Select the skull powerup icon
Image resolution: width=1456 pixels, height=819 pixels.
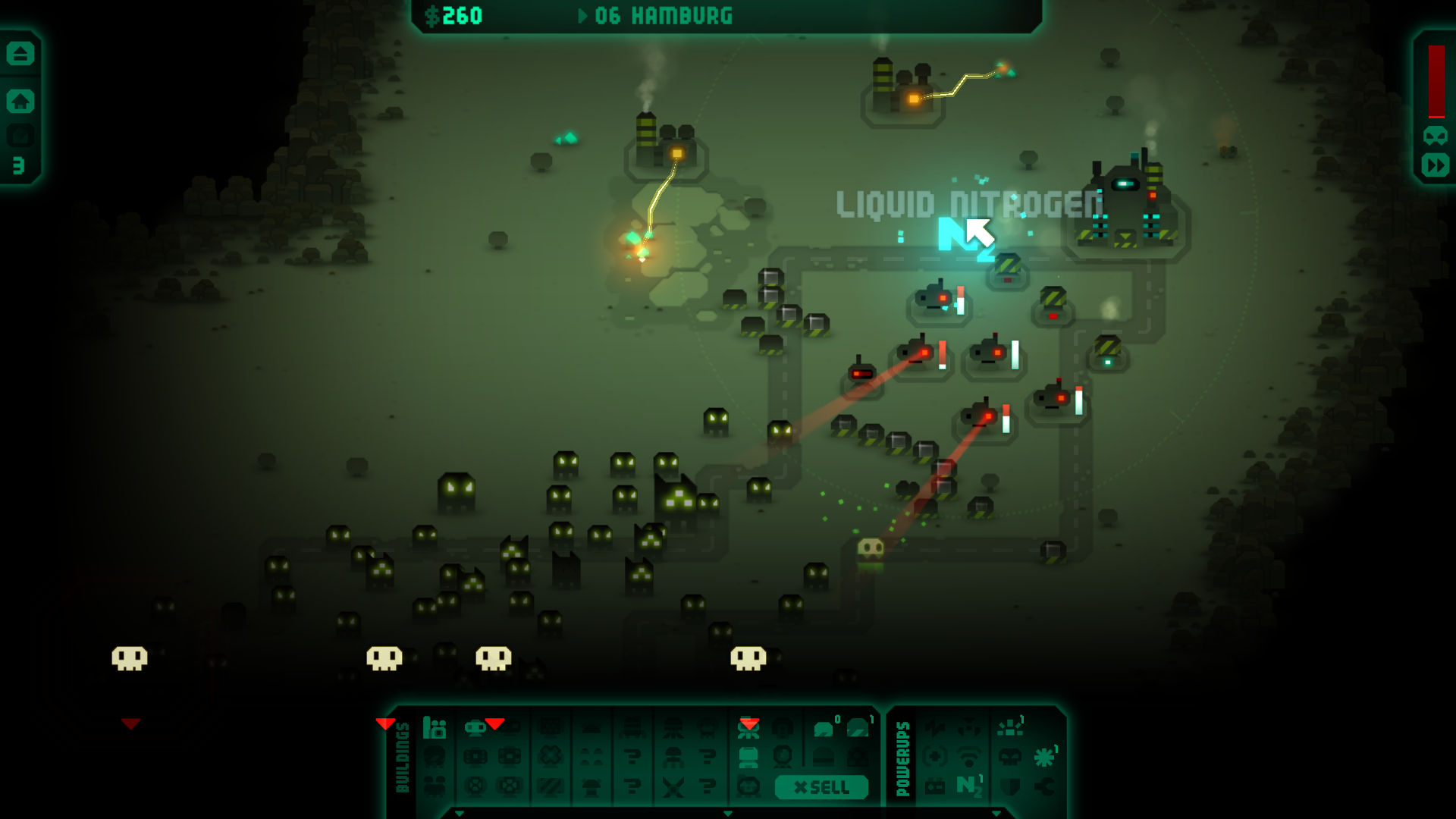point(1010,756)
